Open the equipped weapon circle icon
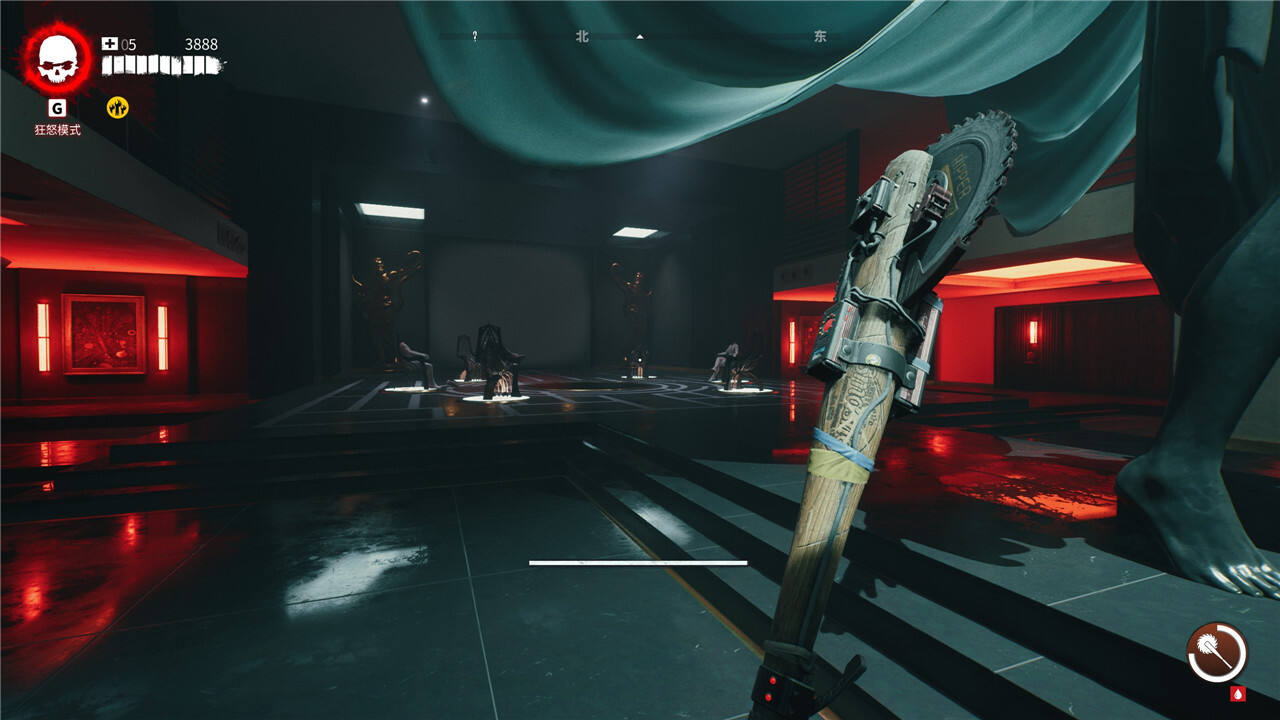Viewport: 1280px width, 720px height. coord(1217,652)
